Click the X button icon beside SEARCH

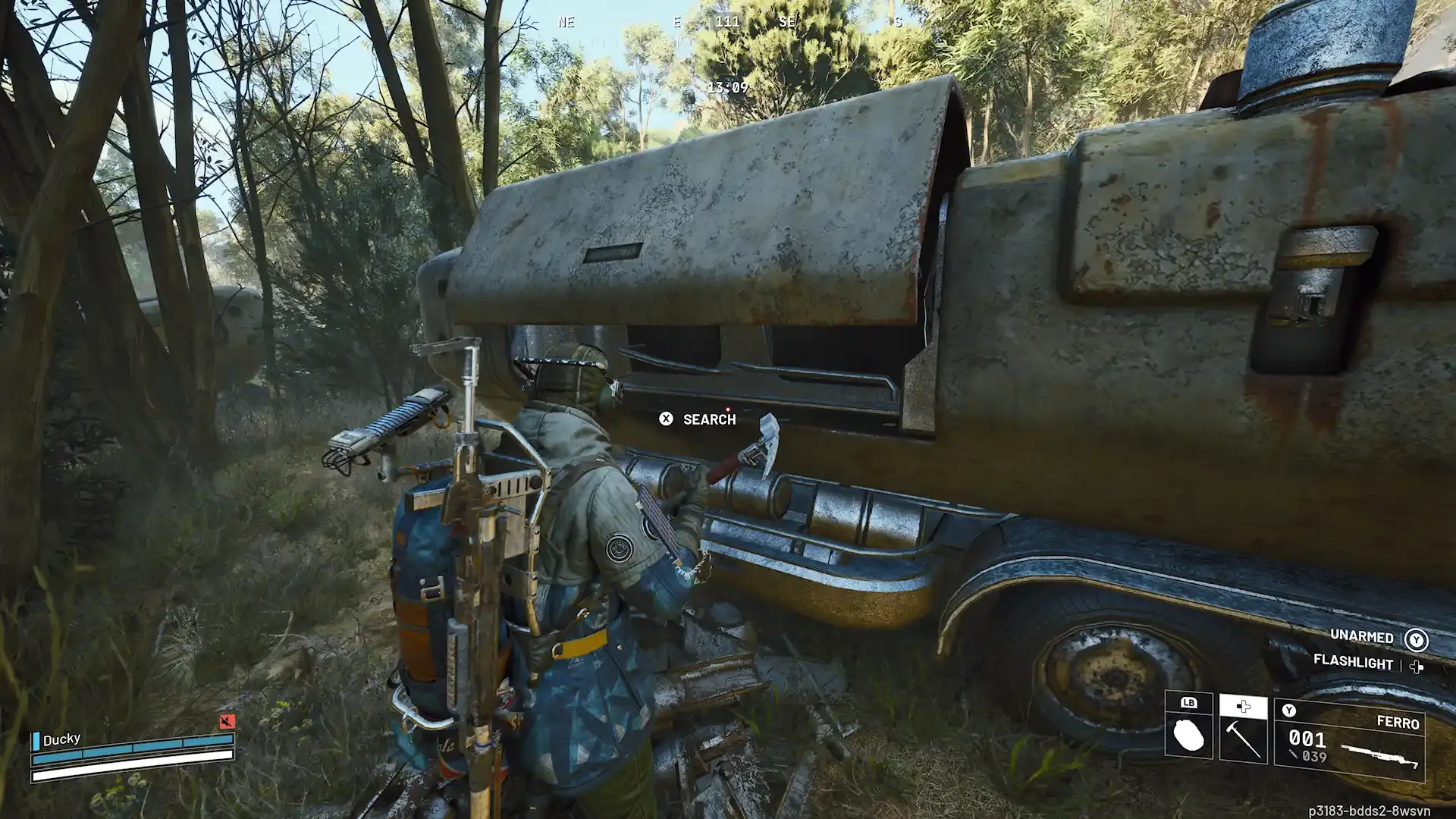pos(665,419)
